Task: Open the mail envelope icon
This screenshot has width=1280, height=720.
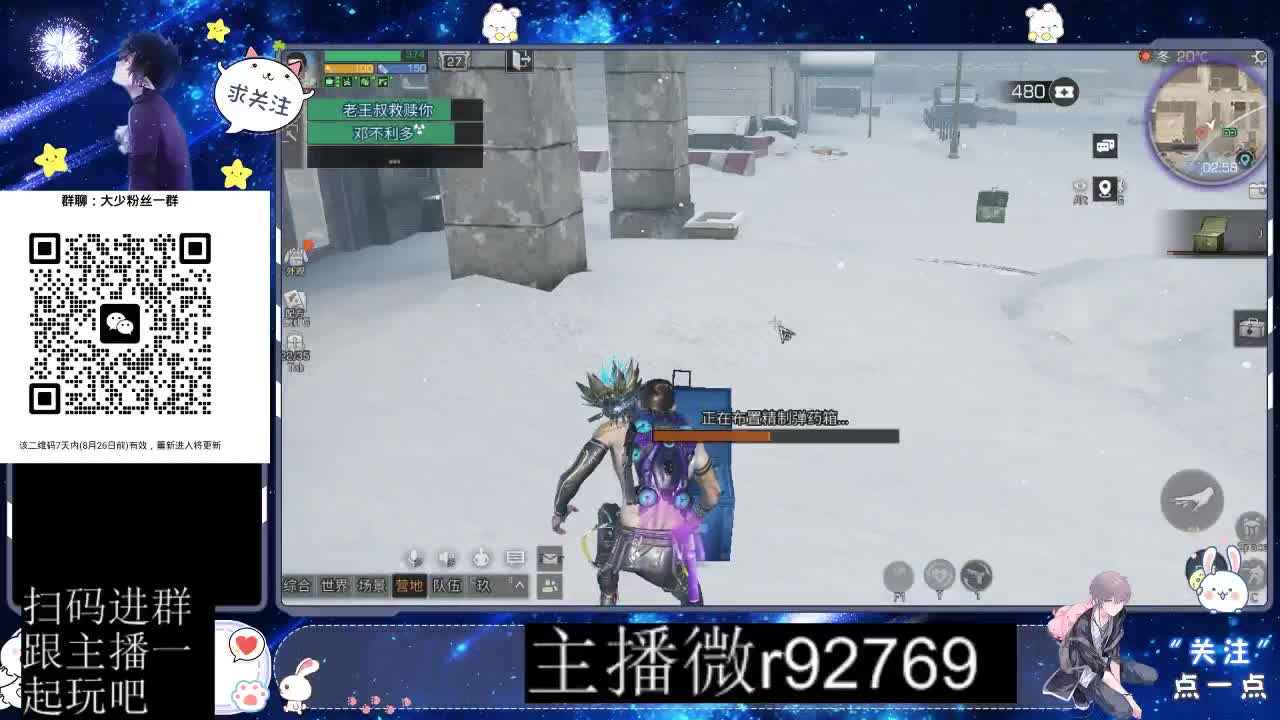Action: 549,558
